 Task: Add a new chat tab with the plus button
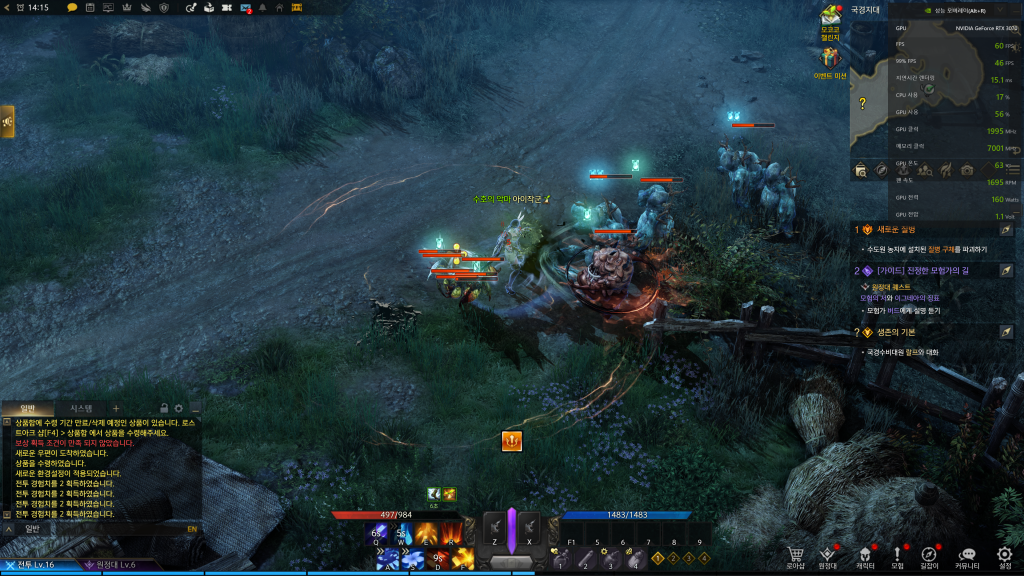pos(115,408)
